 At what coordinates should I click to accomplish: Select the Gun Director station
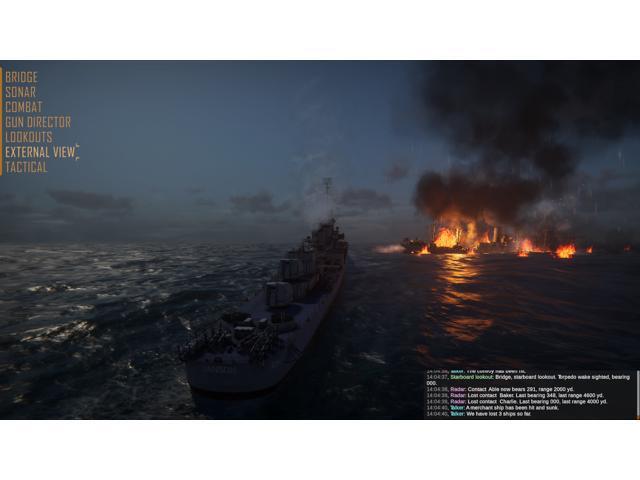pos(37,122)
